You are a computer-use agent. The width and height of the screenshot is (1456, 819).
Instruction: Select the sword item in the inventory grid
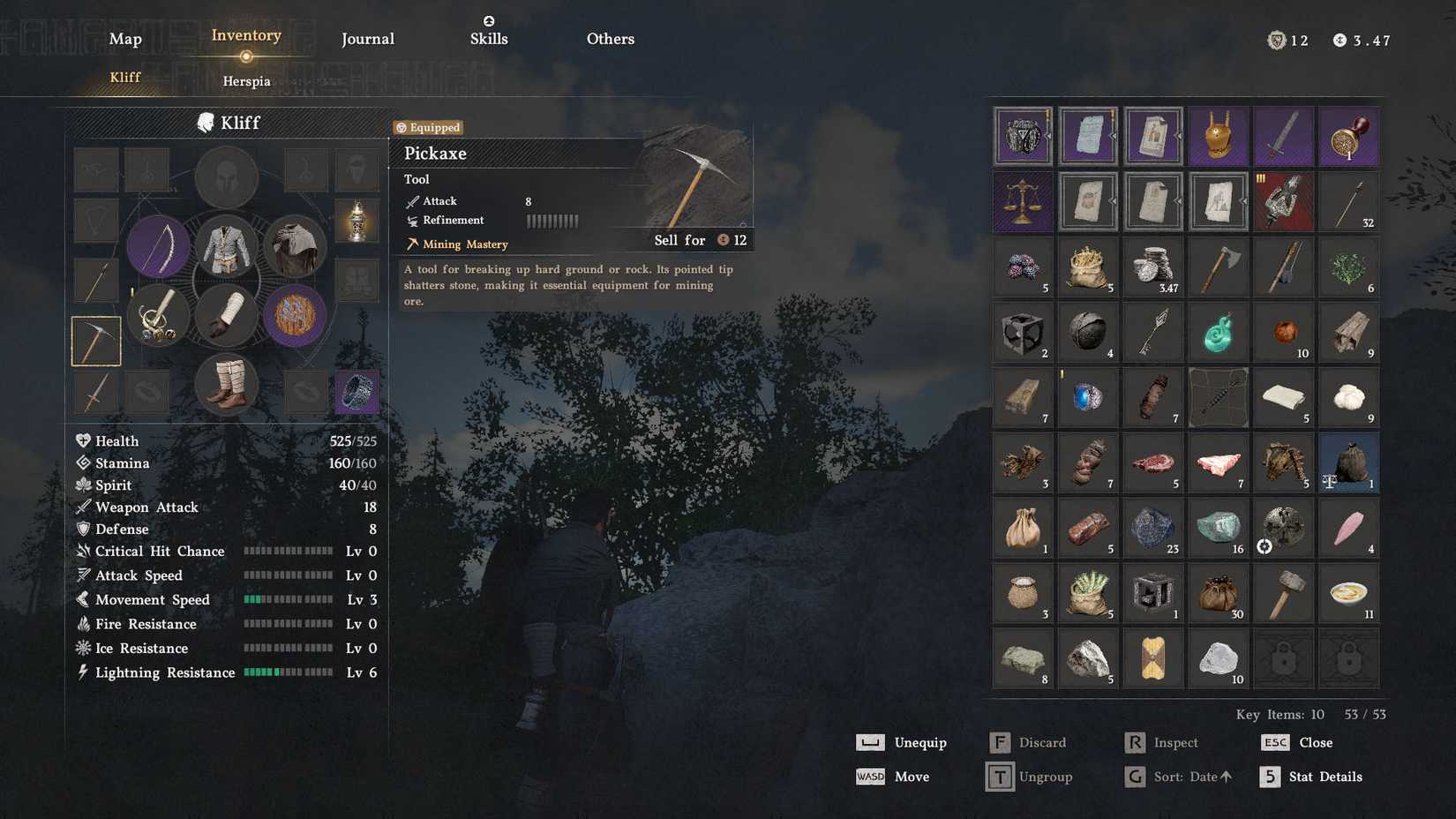[1283, 136]
